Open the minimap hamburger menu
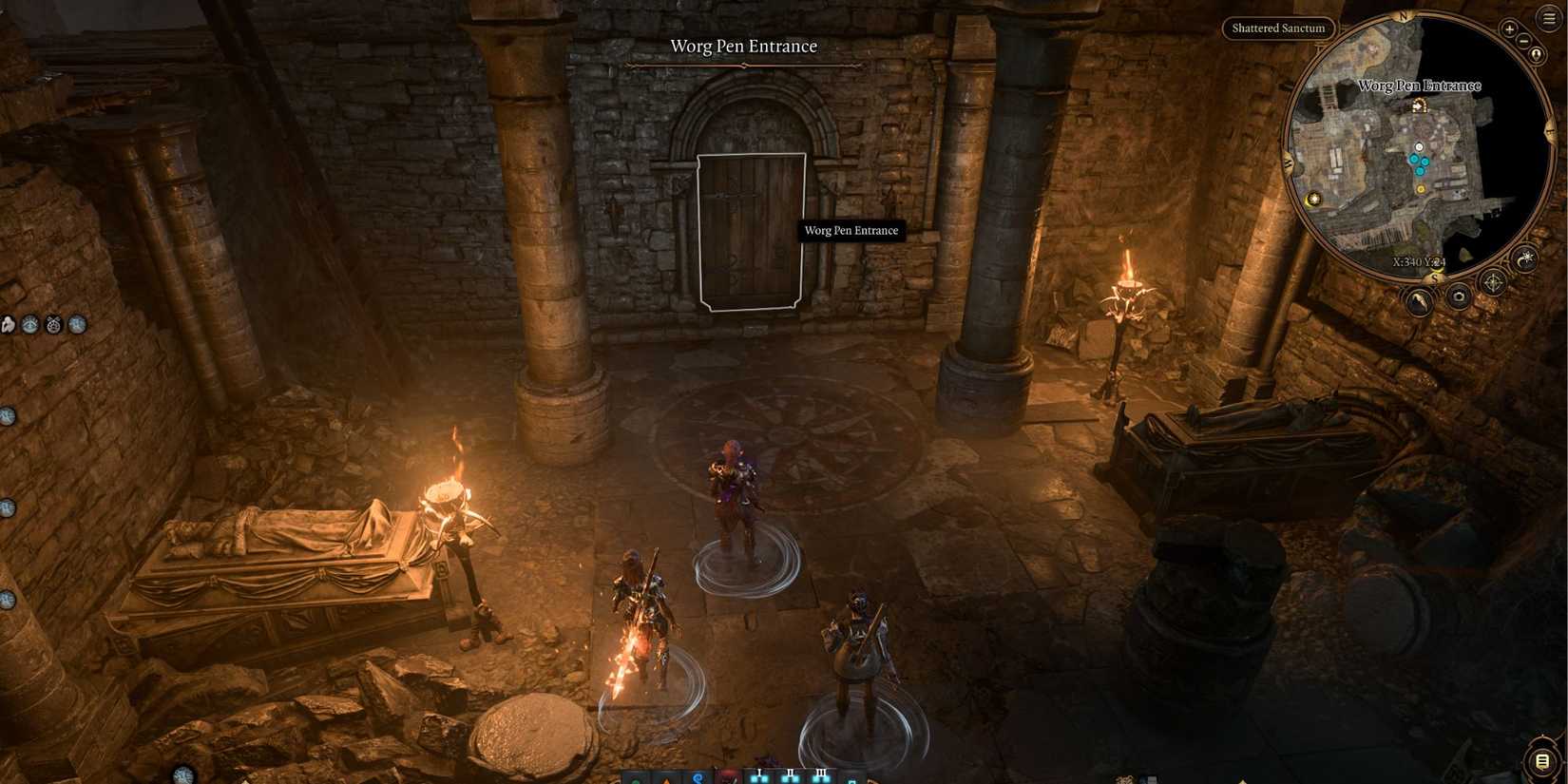This screenshot has height=784, width=1568. click(1547, 17)
